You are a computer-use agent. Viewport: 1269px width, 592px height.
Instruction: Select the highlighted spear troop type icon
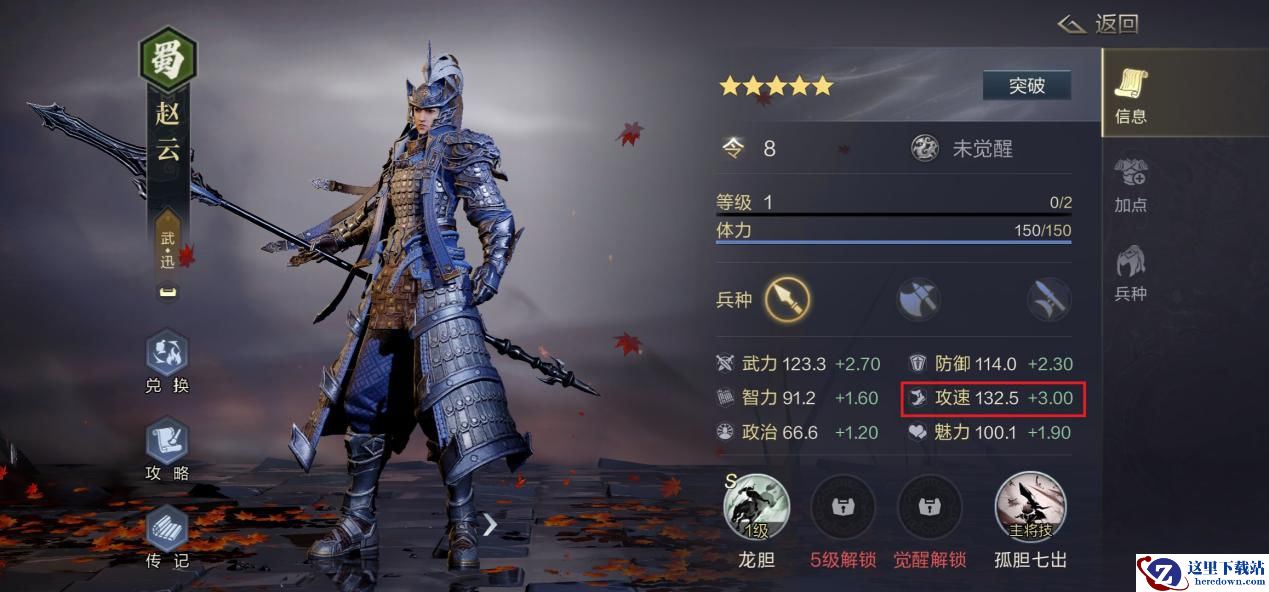787,299
